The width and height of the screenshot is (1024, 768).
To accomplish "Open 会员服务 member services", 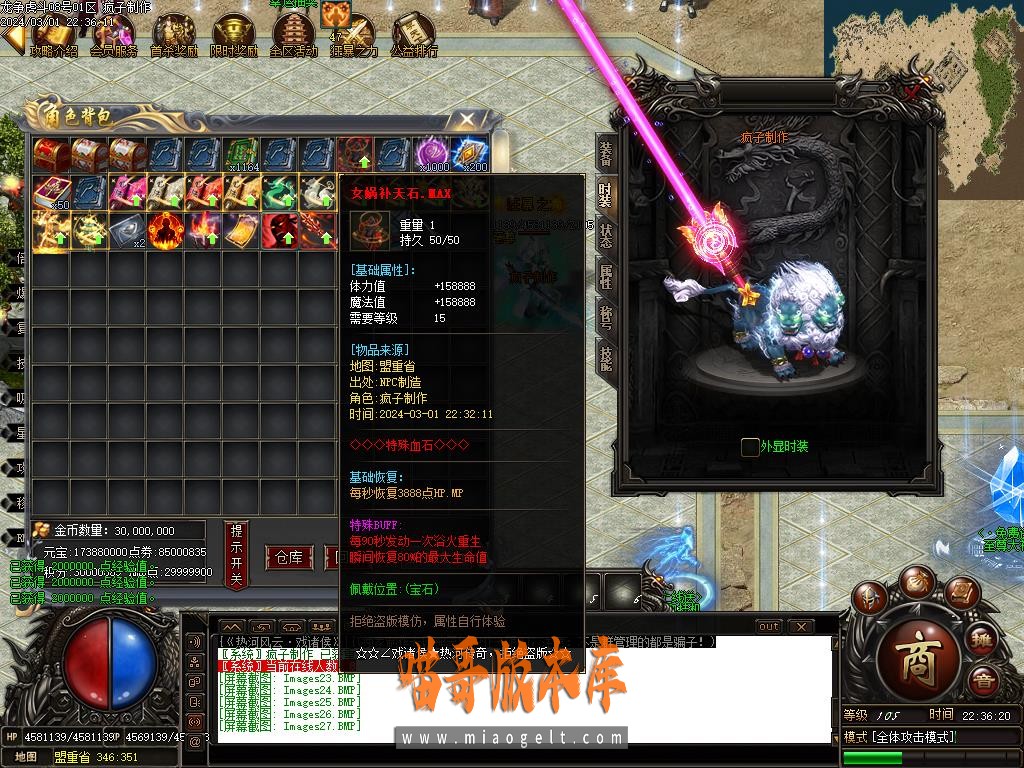I will (113, 35).
